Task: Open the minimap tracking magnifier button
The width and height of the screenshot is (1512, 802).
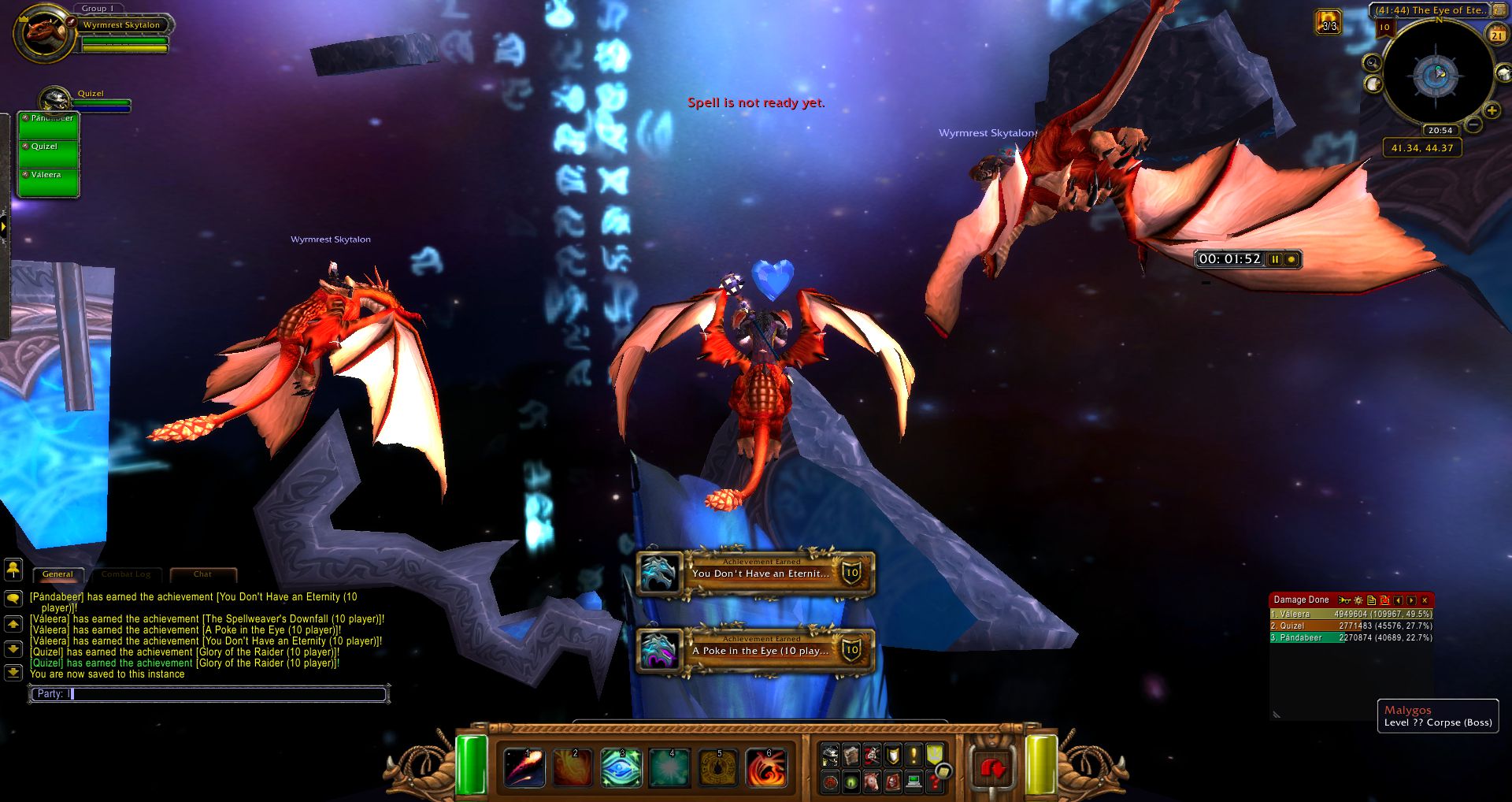Action: 1373,63
